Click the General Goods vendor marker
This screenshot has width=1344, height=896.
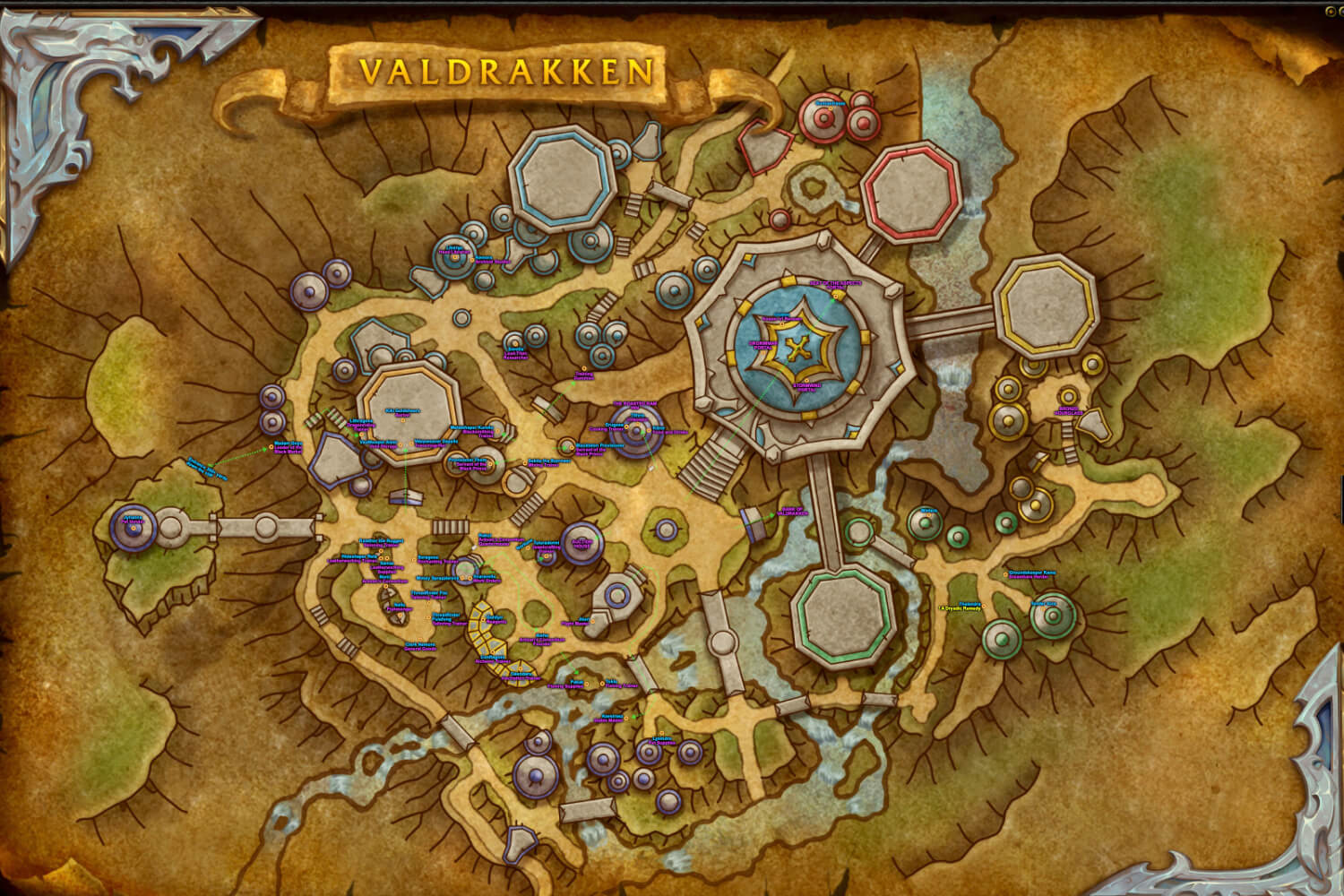click(419, 640)
